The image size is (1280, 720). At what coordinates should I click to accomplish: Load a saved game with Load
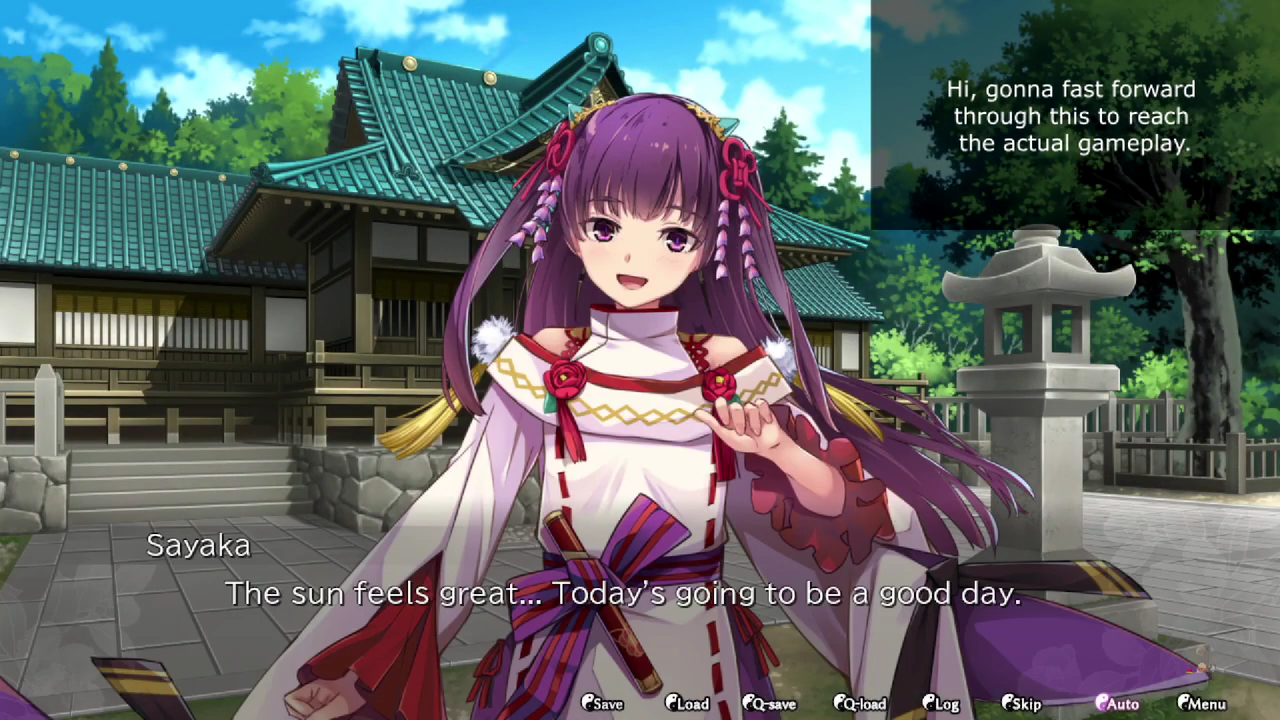pyautogui.click(x=686, y=704)
